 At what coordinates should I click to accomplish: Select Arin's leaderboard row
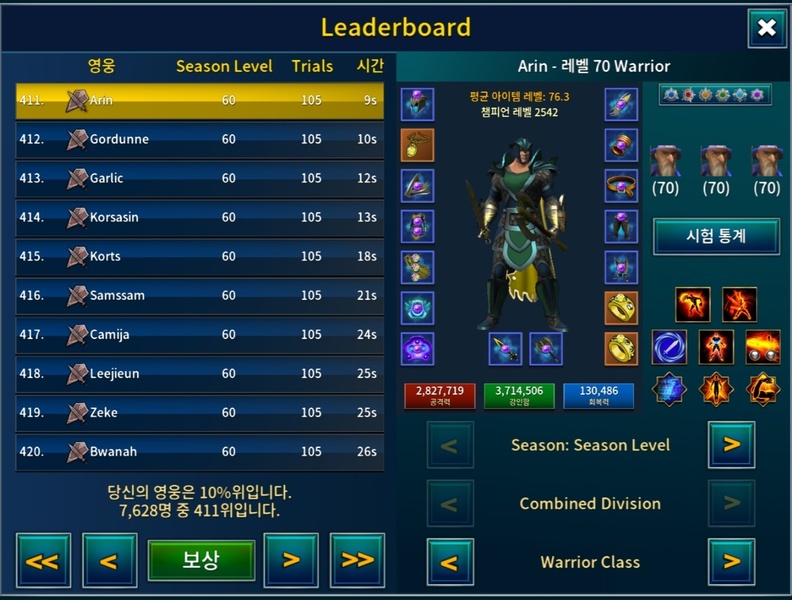pos(199,101)
